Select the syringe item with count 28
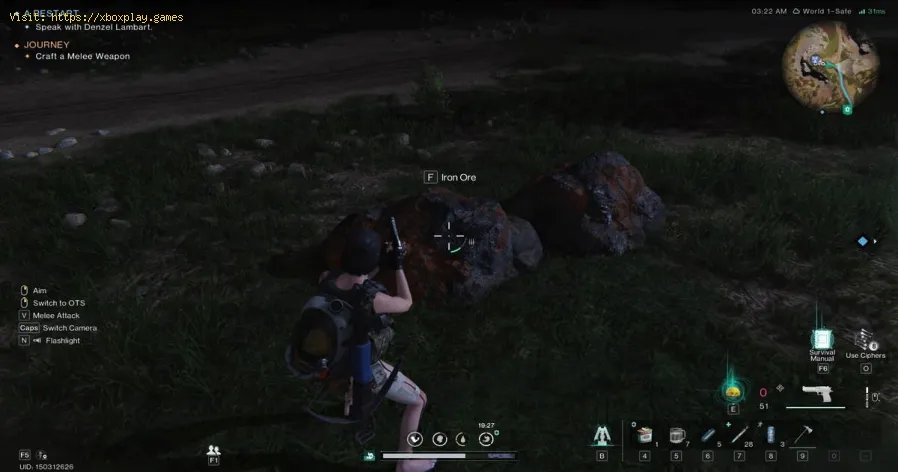This screenshot has height=472, width=898. [x=738, y=435]
